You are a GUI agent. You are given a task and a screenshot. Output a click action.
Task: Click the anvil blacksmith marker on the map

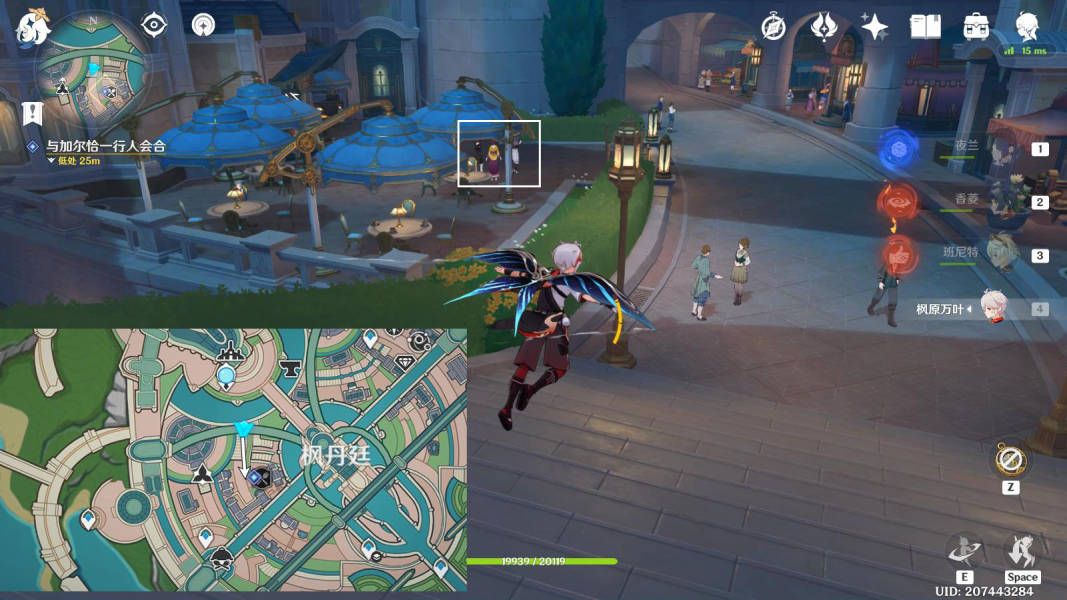tap(292, 368)
